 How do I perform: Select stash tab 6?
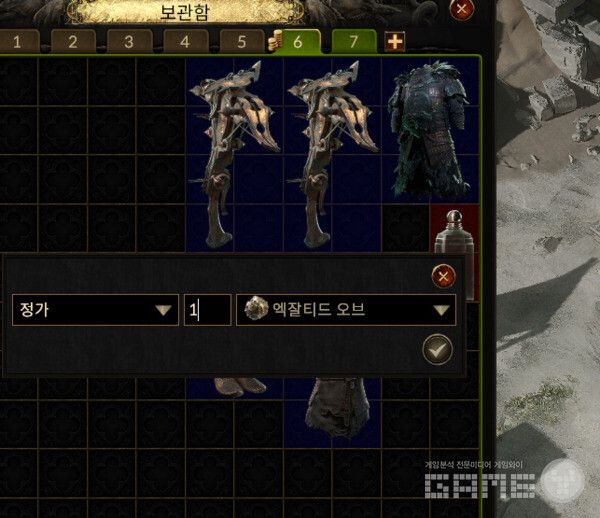tap(299, 42)
